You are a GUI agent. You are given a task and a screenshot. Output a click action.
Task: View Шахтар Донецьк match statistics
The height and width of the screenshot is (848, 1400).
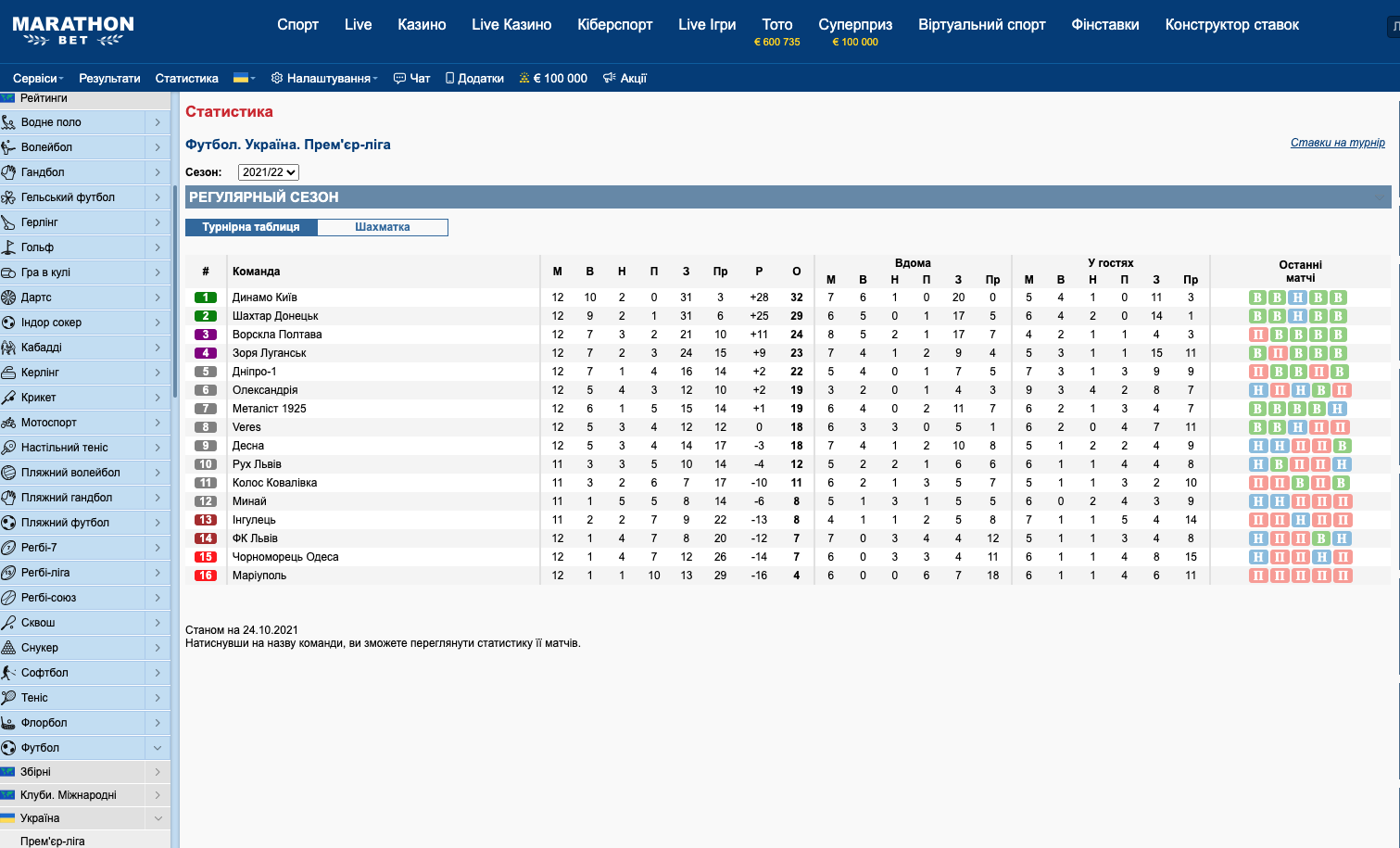275,316
